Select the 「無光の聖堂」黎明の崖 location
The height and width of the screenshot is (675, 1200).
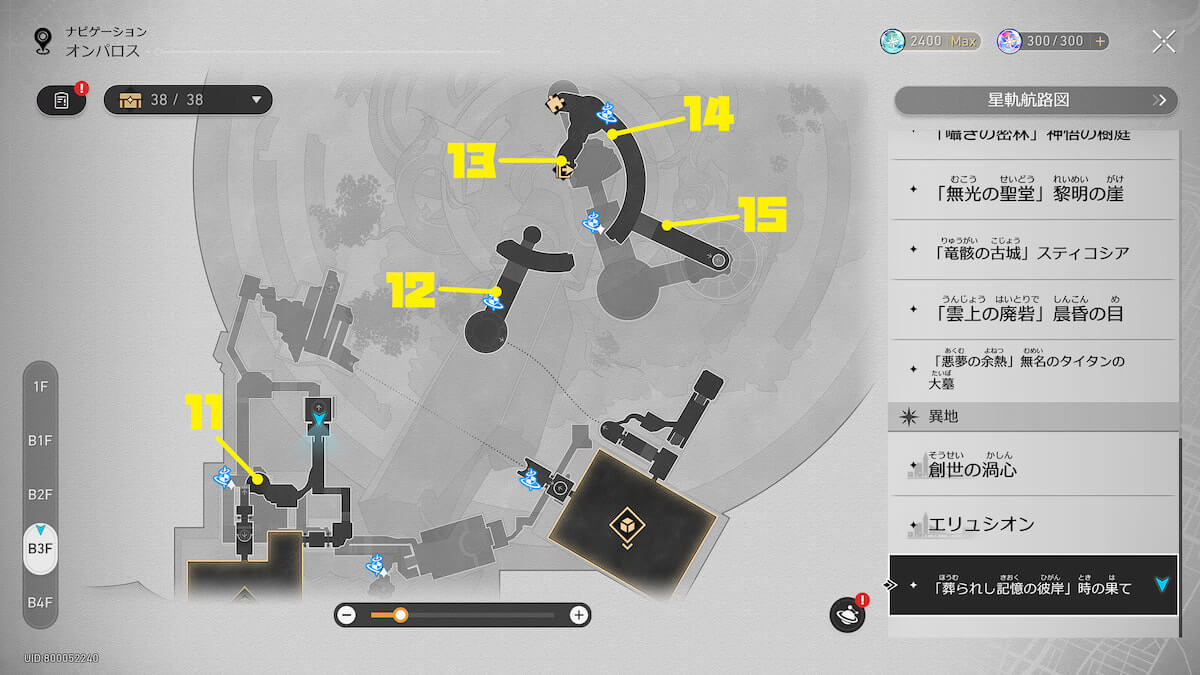coord(1034,192)
